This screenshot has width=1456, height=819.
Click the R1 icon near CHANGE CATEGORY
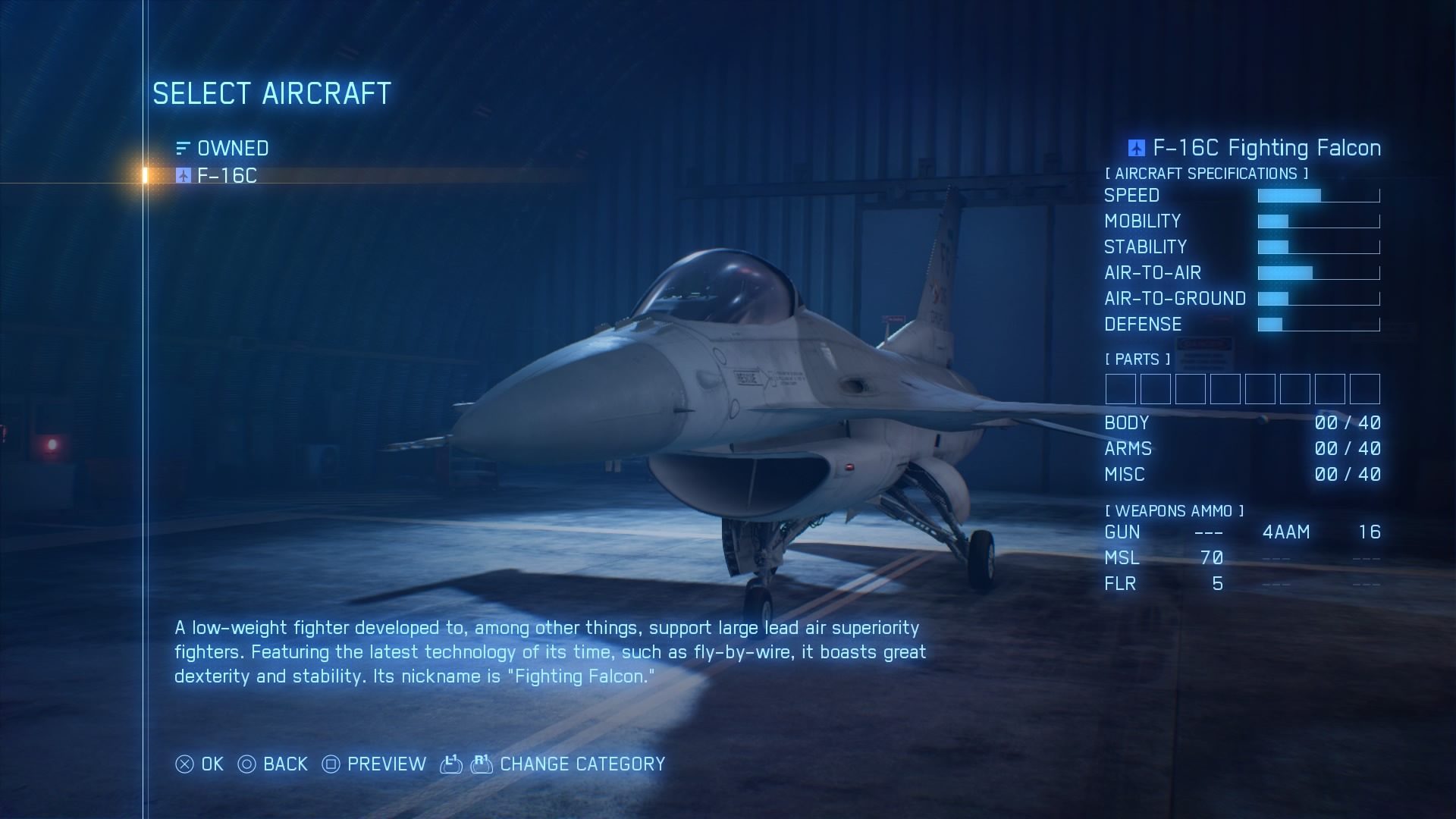pos(483,764)
